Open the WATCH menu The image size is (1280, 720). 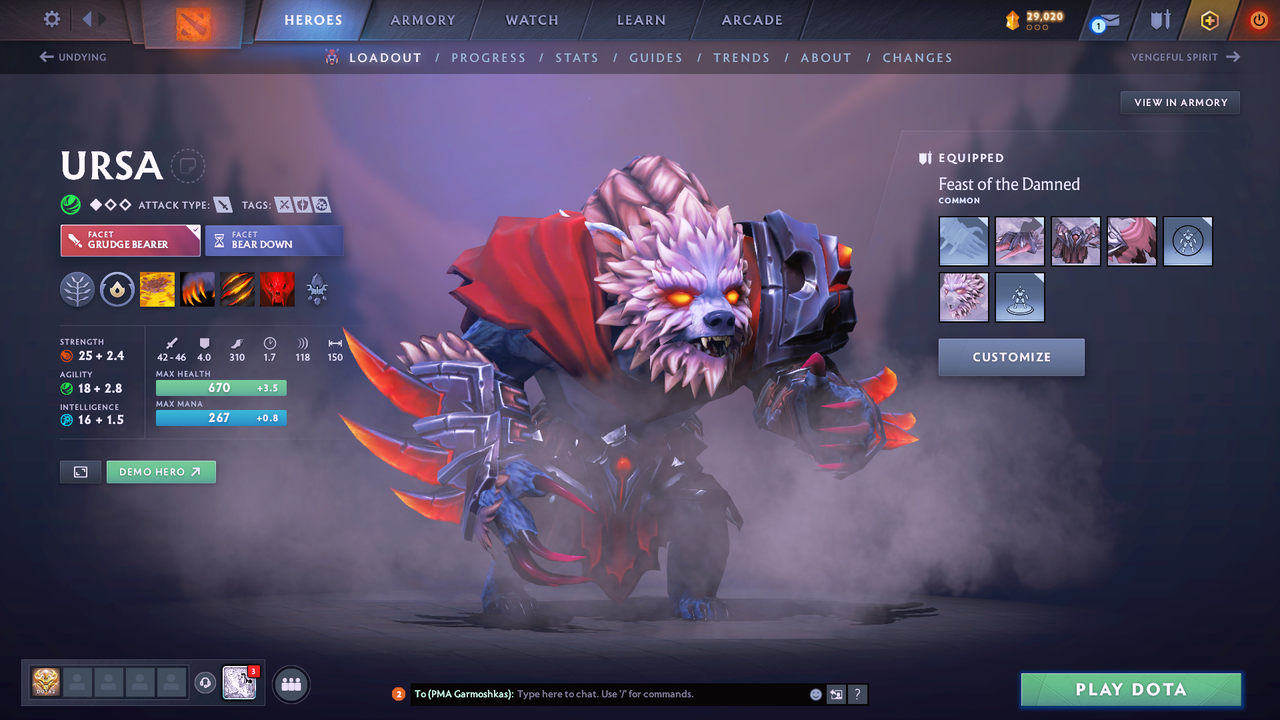pyautogui.click(x=531, y=20)
